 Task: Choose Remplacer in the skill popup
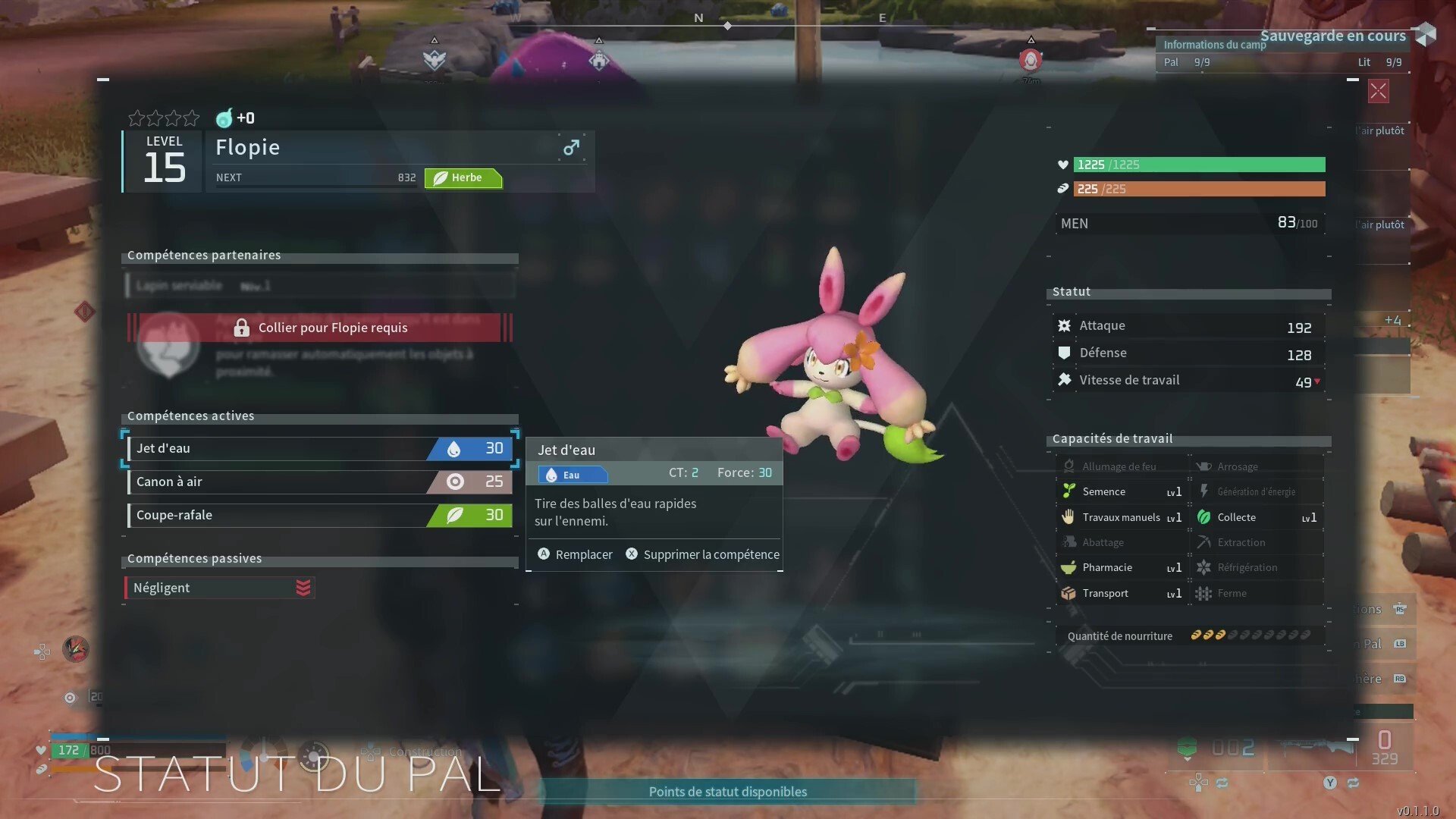[x=575, y=554]
